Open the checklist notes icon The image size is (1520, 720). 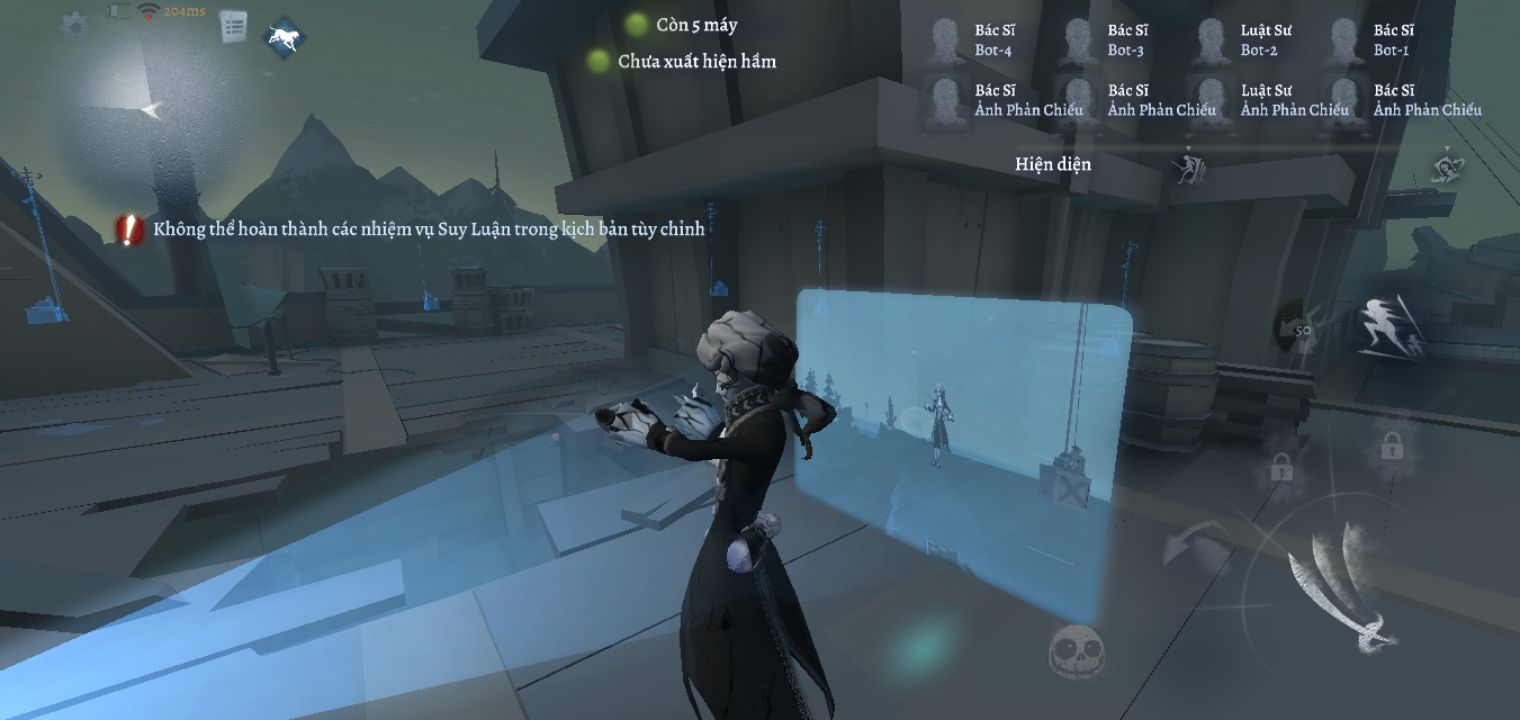point(233,27)
